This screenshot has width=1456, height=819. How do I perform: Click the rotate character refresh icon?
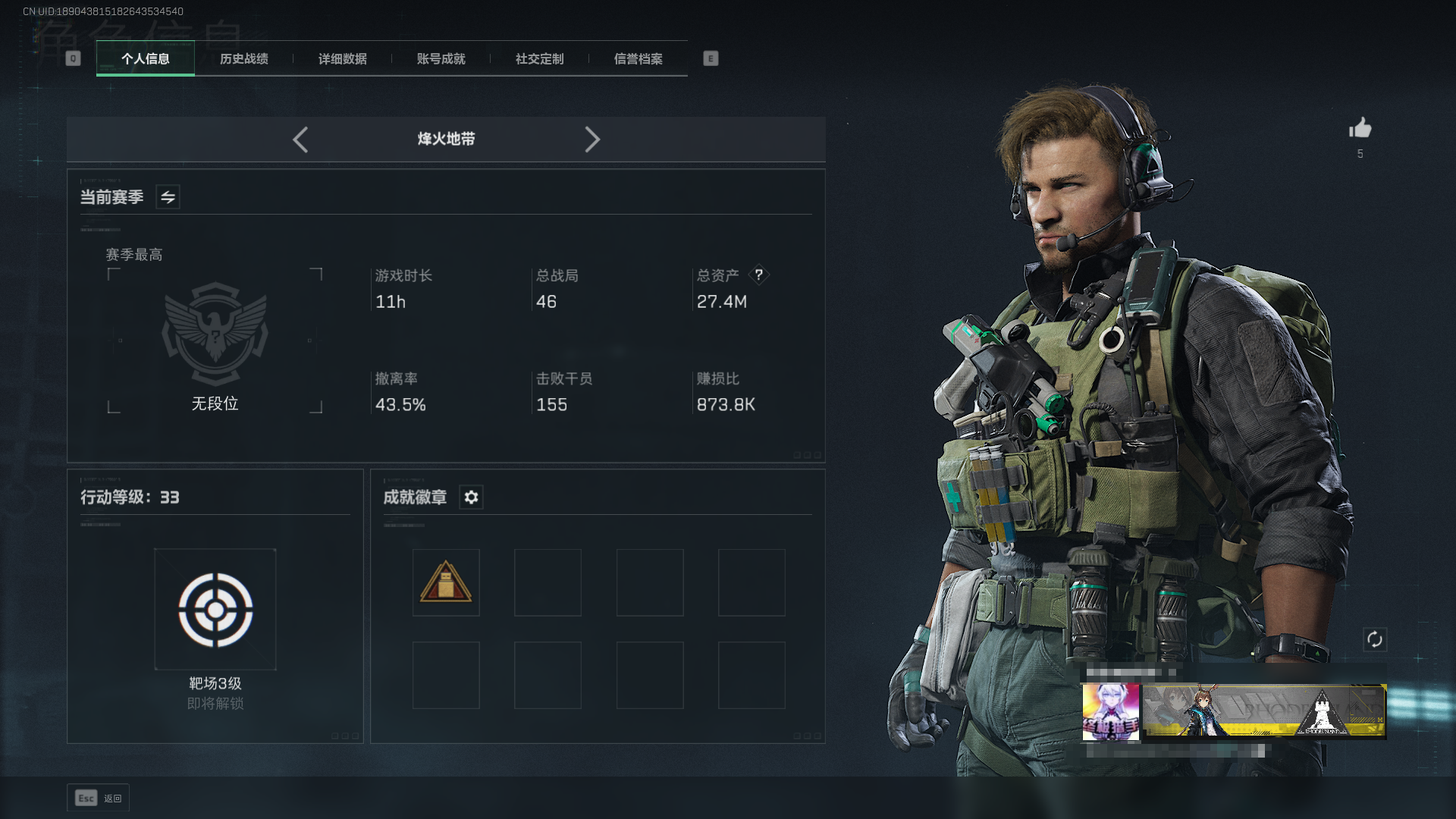click(x=1375, y=639)
